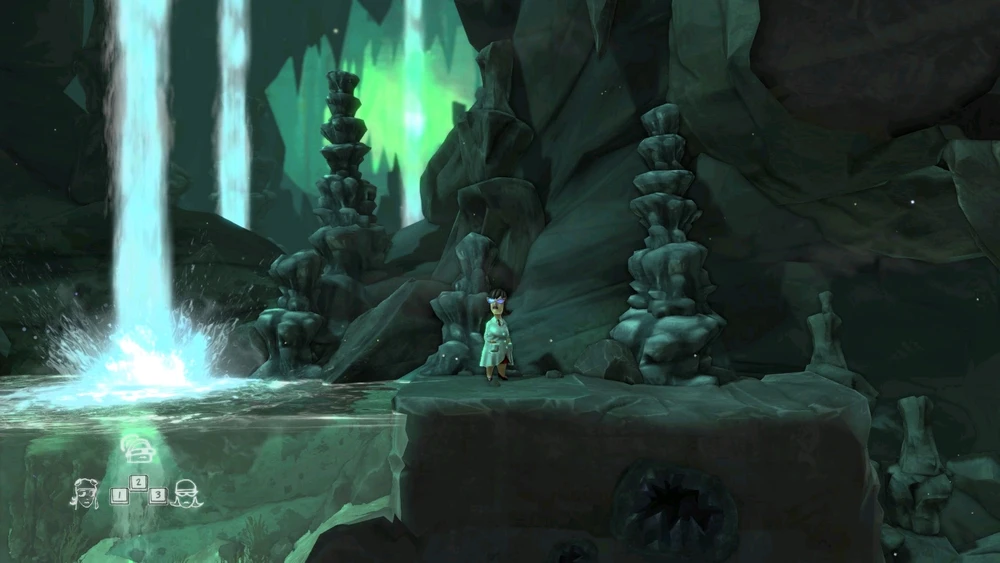The height and width of the screenshot is (563, 1000).
Task: Select the pigtailed girl character portrait
Action: pyautogui.click(x=84, y=492)
